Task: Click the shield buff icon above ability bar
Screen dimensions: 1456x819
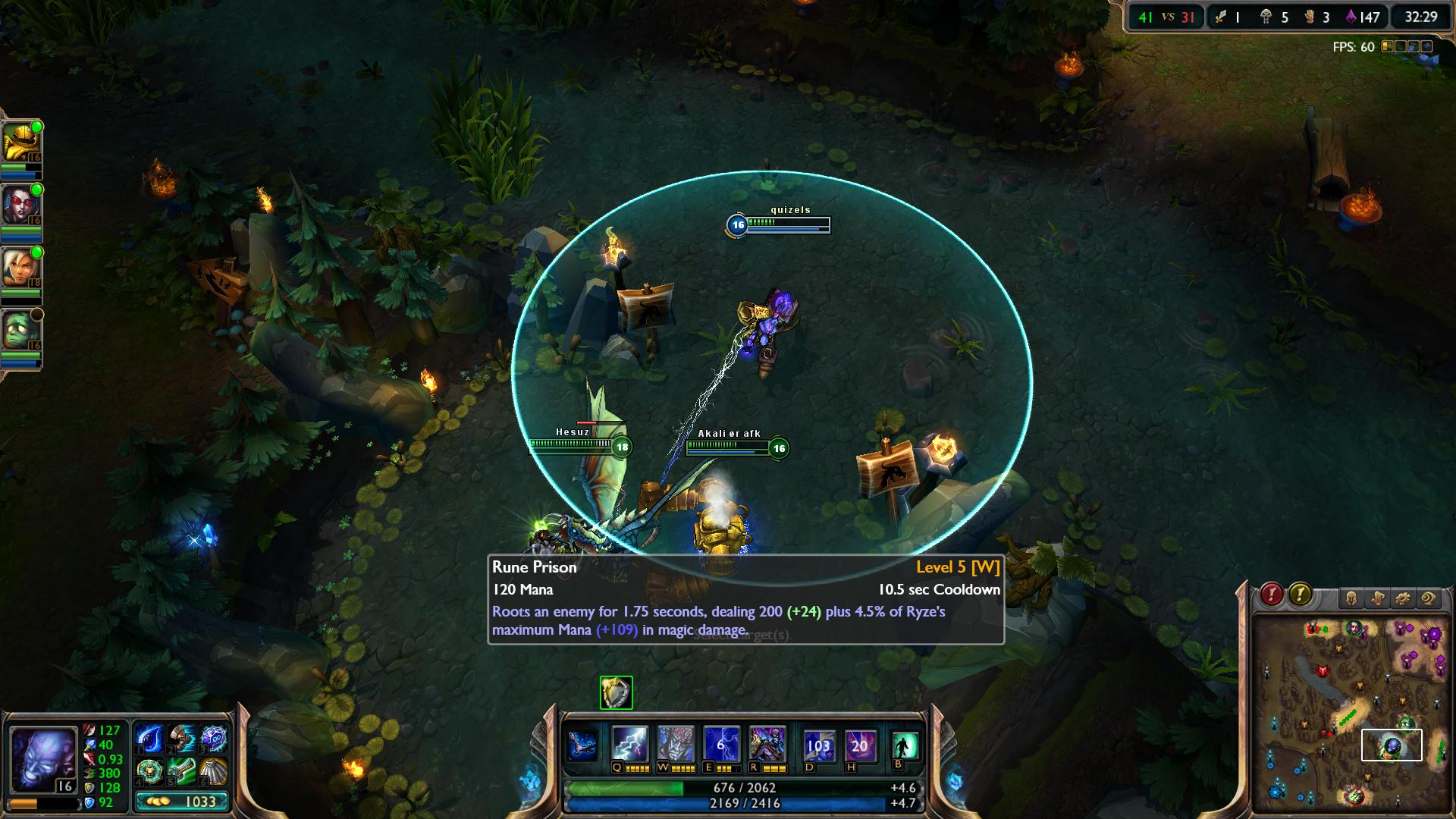Action: tap(616, 692)
